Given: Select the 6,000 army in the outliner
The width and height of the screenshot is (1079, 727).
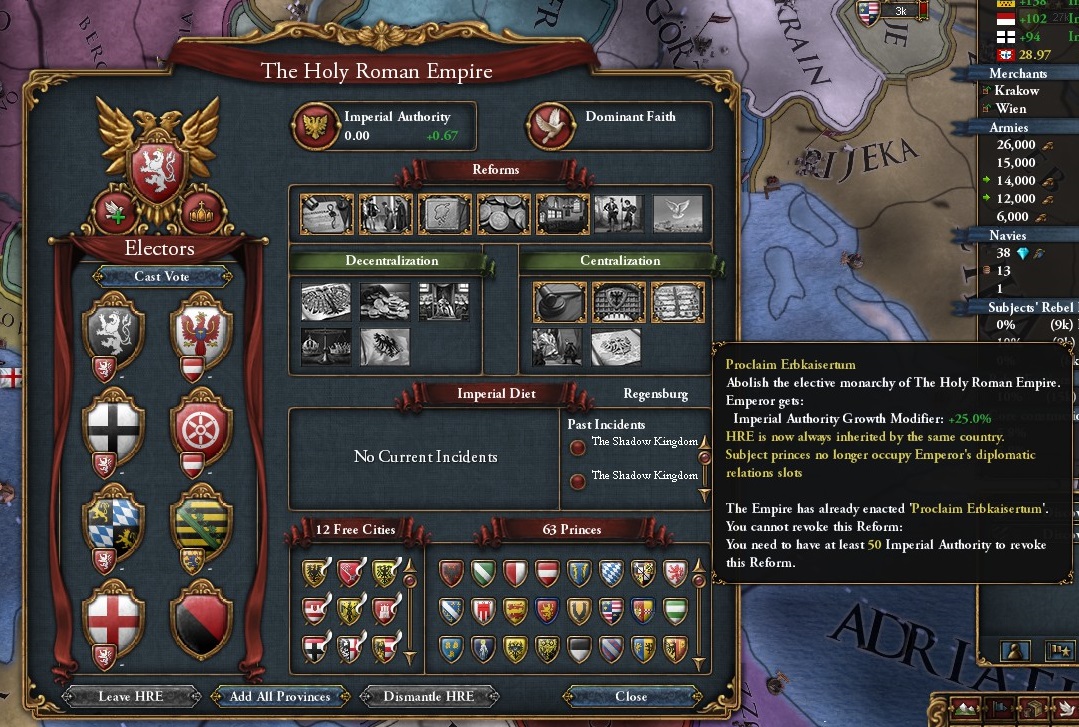Looking at the screenshot, I should (1012, 216).
